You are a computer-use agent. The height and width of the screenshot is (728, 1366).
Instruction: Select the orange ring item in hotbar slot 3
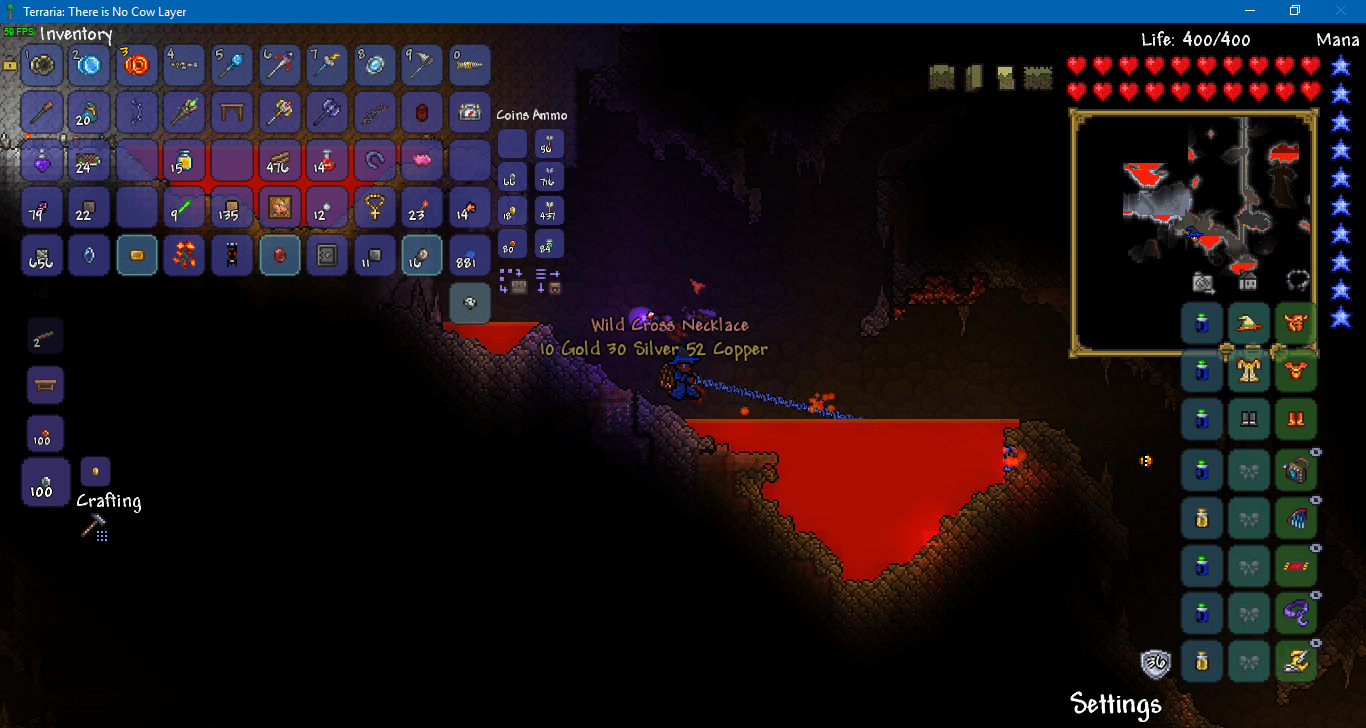136,64
